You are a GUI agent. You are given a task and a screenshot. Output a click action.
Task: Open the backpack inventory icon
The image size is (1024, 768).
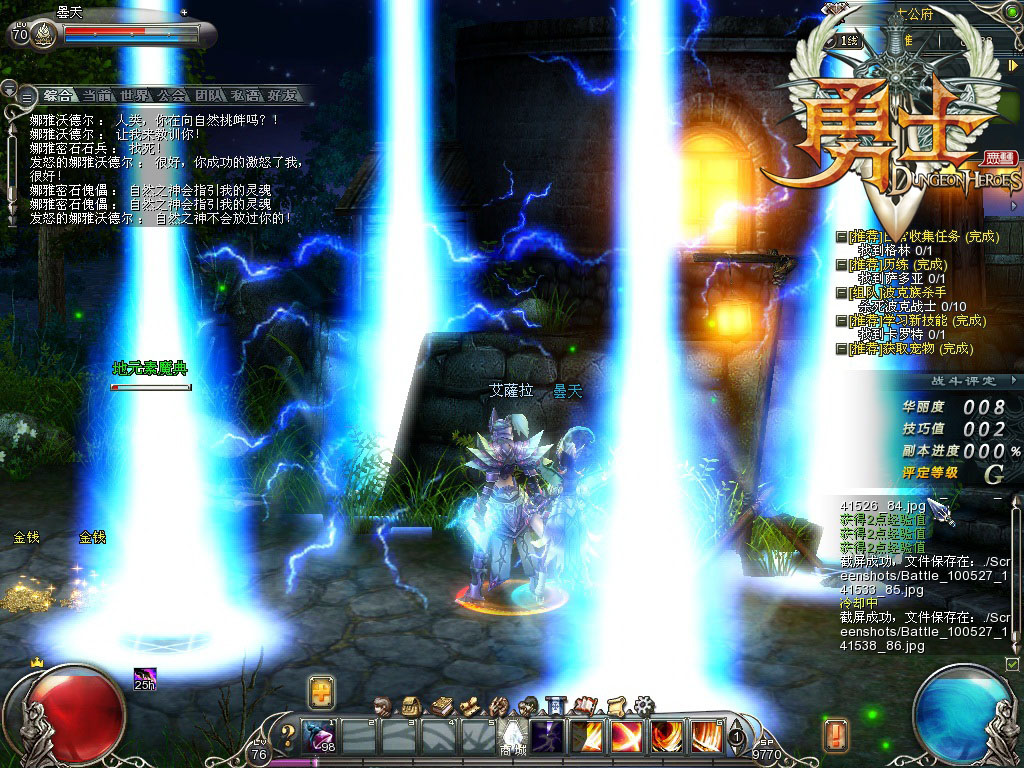click(x=410, y=705)
